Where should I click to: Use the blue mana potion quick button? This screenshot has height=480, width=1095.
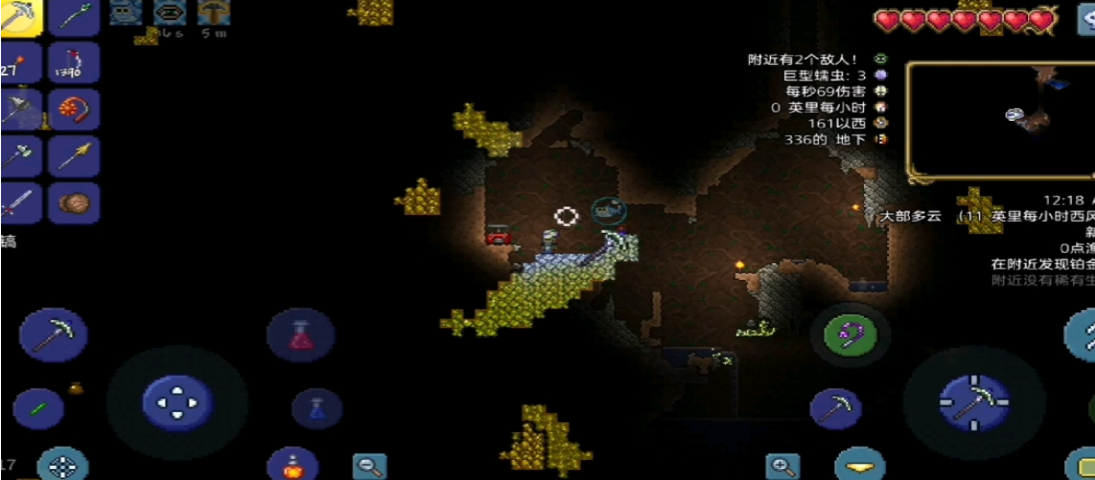pos(316,408)
